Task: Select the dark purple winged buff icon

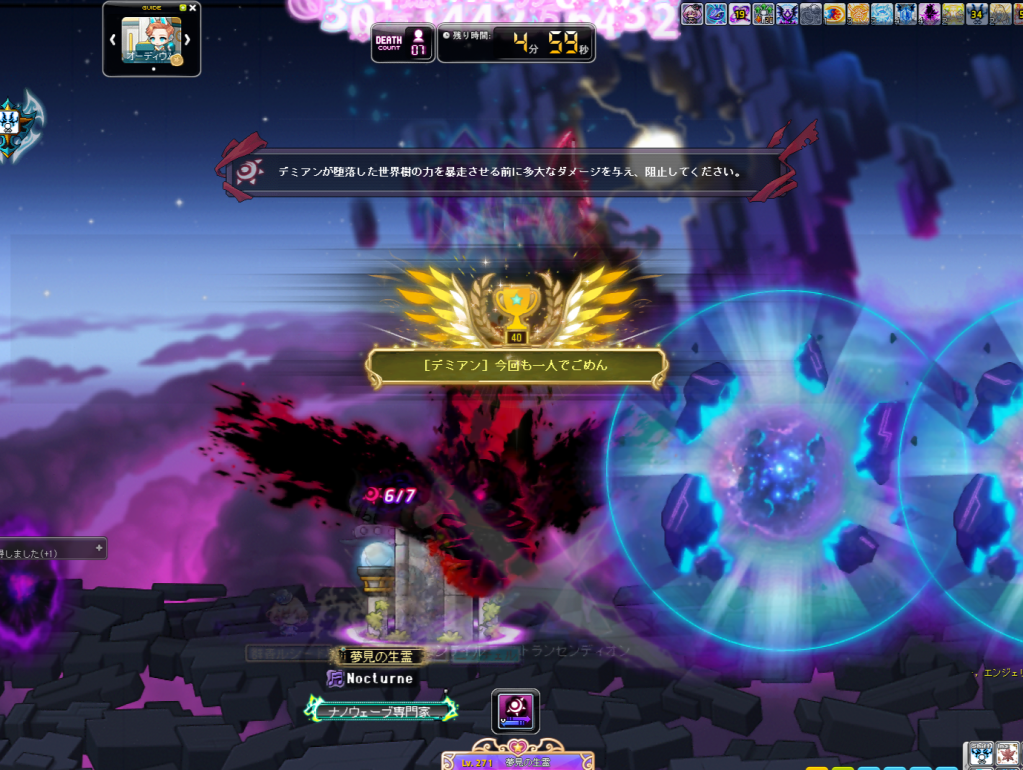Action: [787, 14]
